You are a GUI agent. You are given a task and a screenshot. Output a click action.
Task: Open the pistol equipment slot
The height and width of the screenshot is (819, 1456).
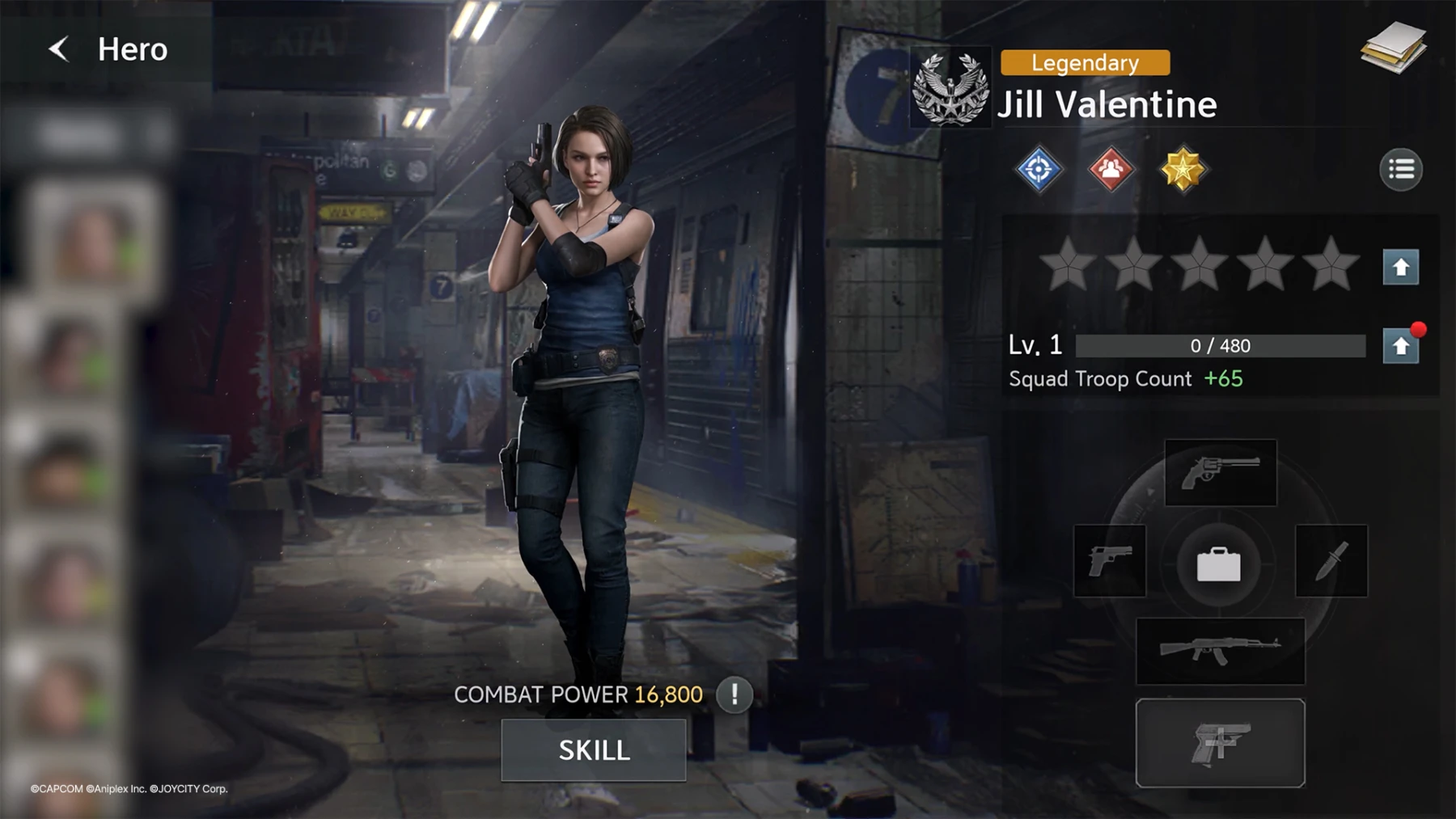(x=1110, y=561)
